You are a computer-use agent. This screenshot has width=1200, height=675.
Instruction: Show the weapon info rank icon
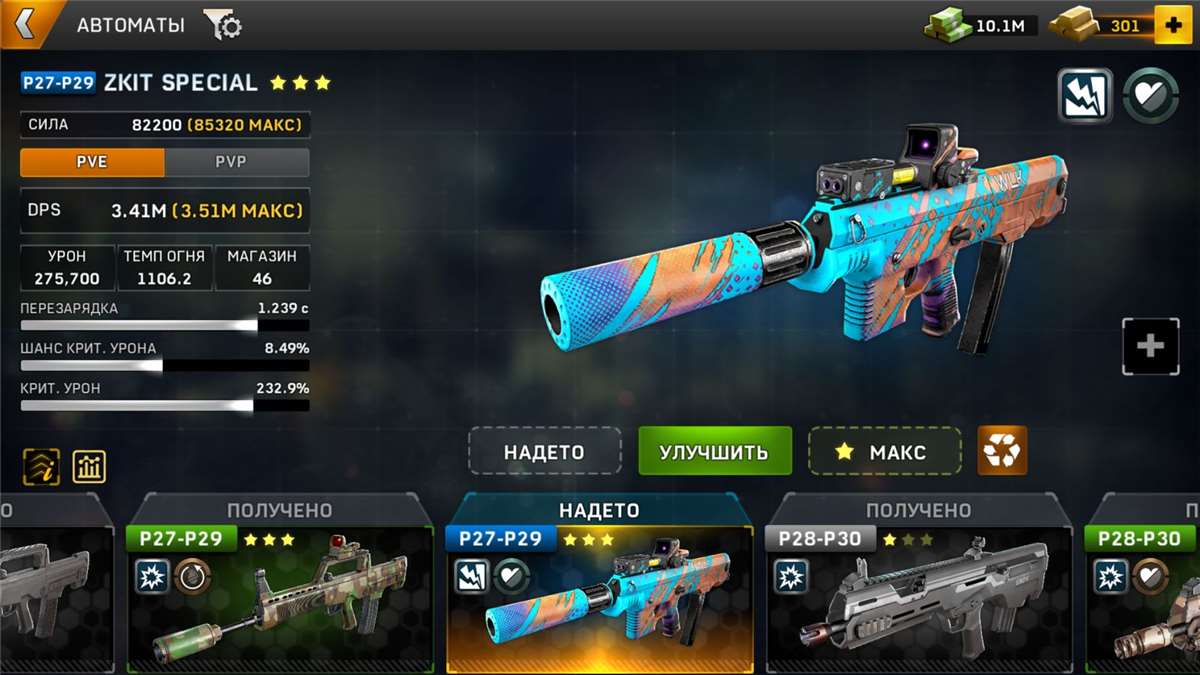pyautogui.click(x=41, y=466)
